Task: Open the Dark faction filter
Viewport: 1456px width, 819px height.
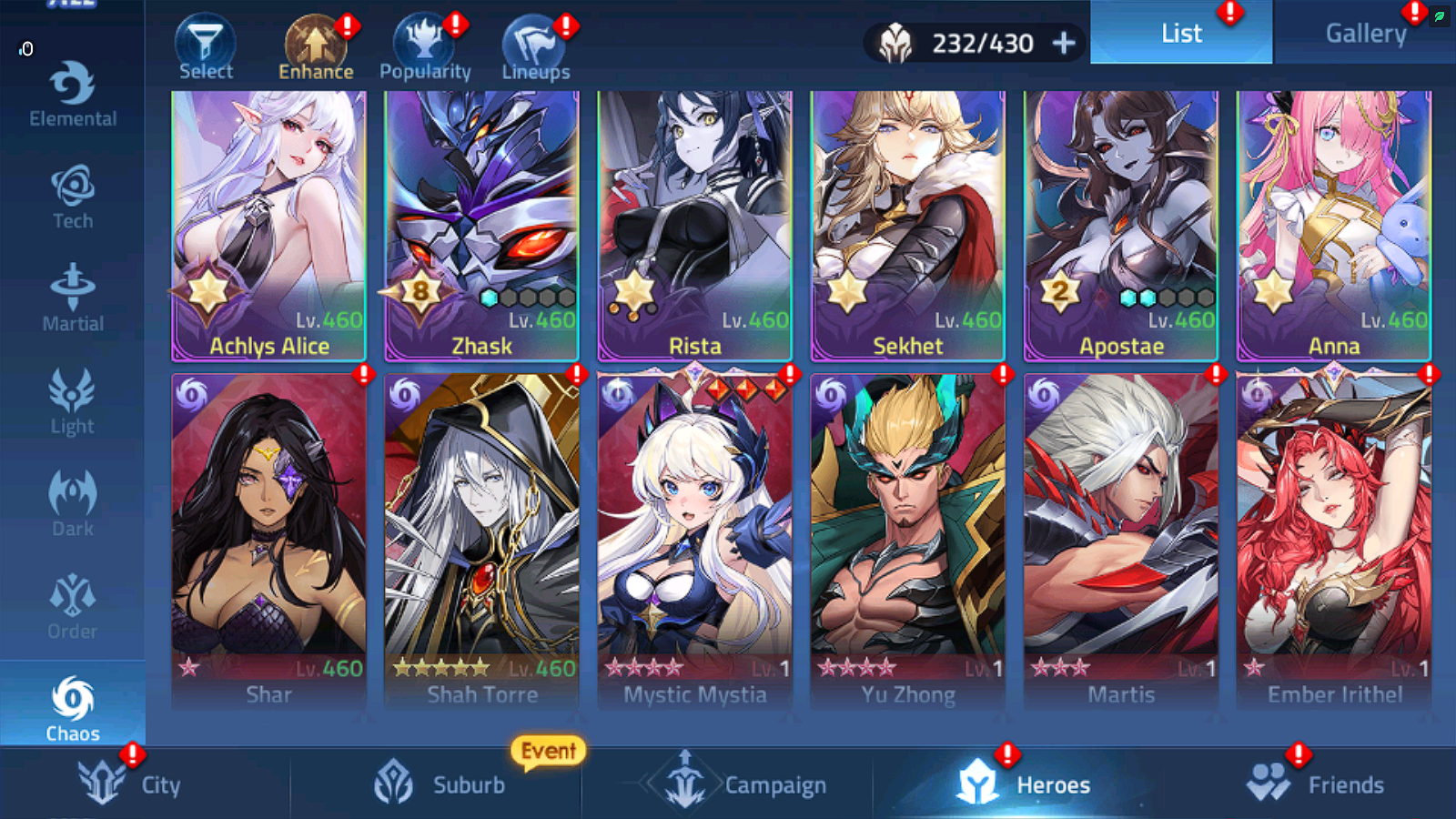Action: [x=72, y=503]
